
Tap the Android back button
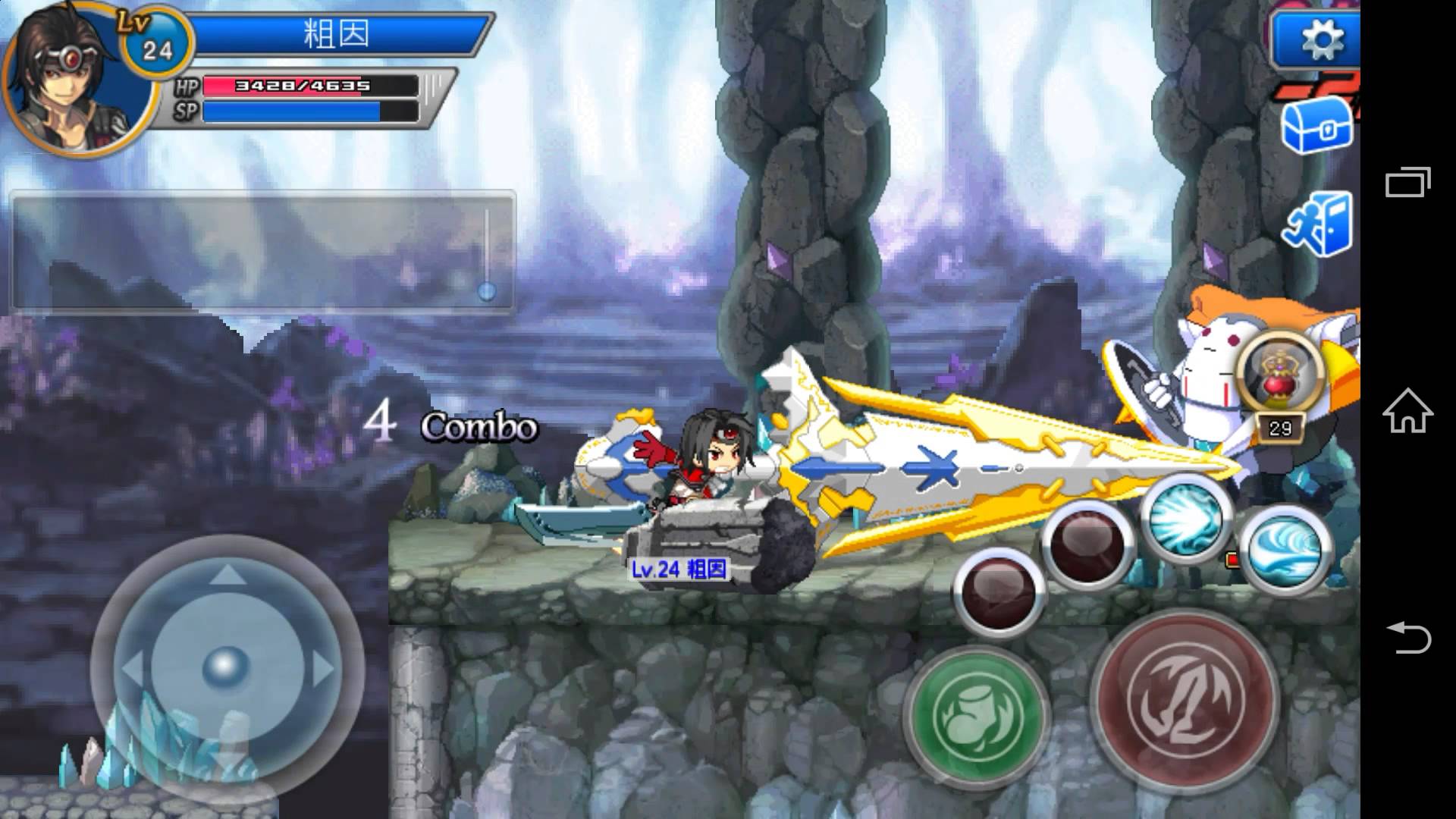(x=1407, y=637)
